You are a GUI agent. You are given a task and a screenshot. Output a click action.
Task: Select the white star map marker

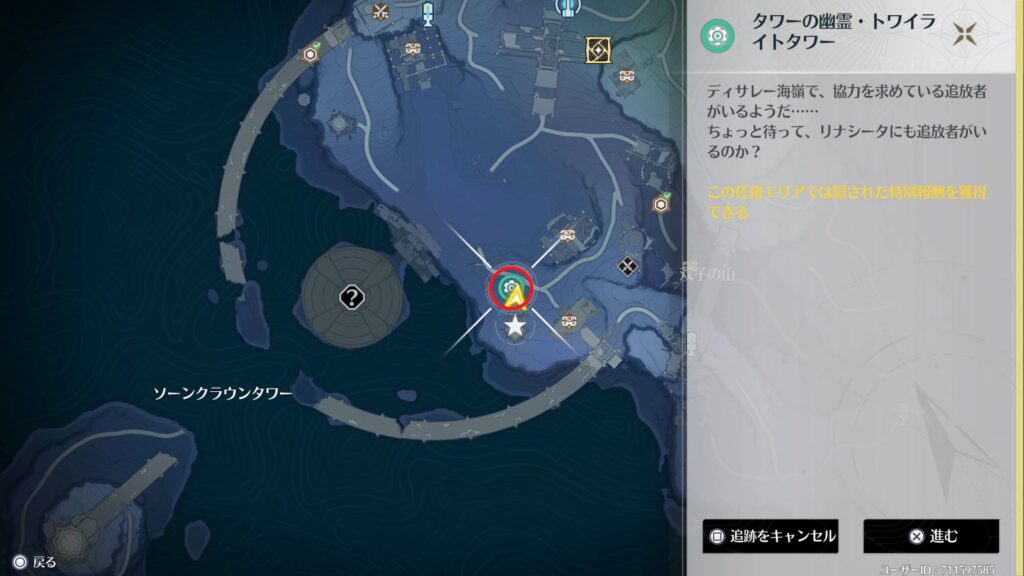(x=515, y=326)
